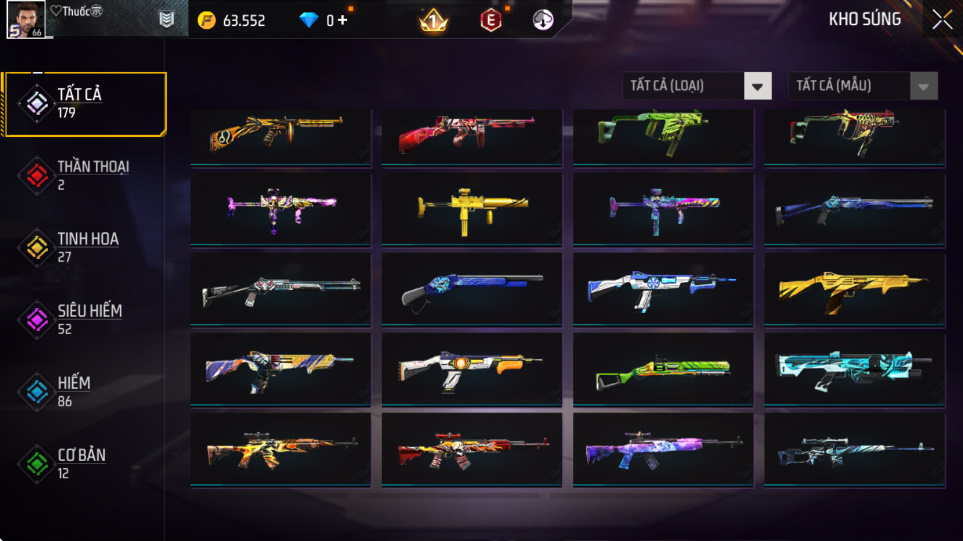This screenshot has height=541, width=963.
Task: Select the solid gold submachine gun skin
Action: 467,209
